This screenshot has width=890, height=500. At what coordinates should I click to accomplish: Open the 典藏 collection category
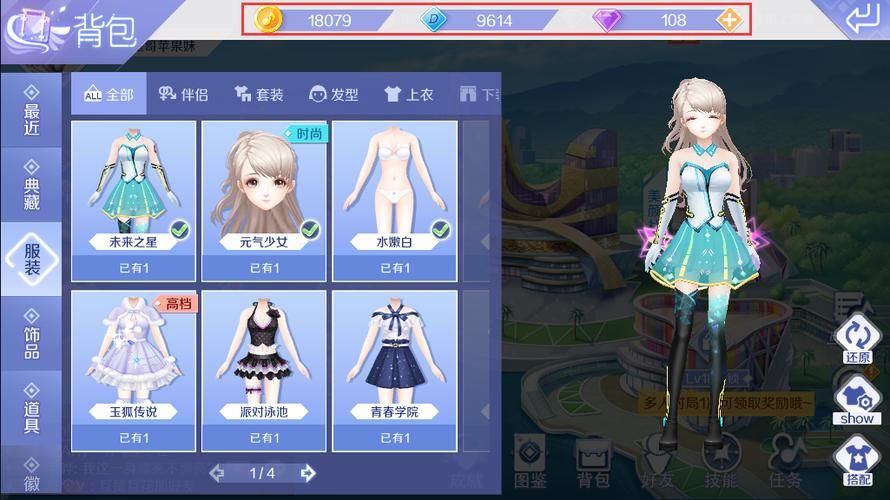pos(32,187)
